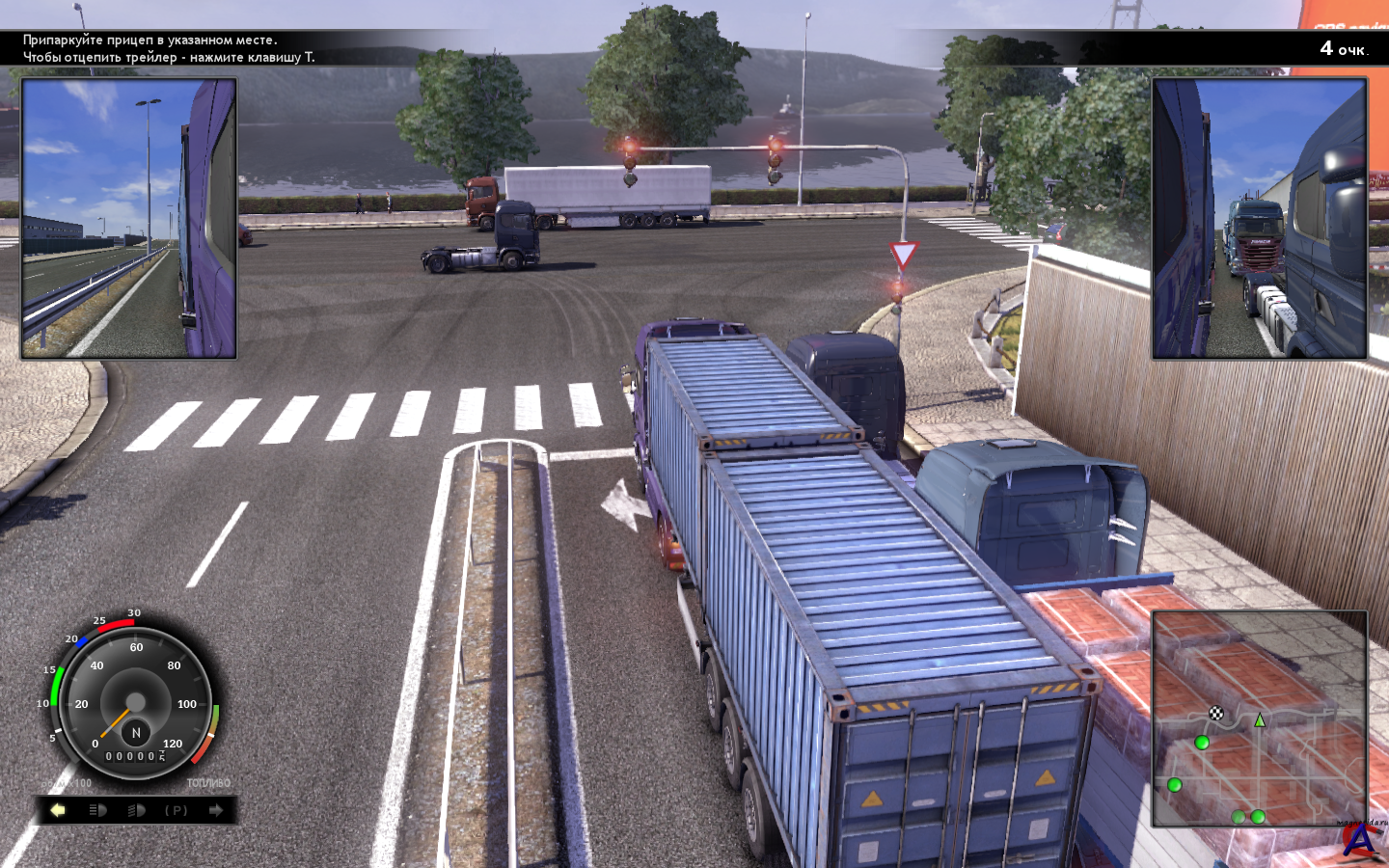Activate the (P) parking brake indicator
Image resolution: width=1389 pixels, height=868 pixels.
pos(177,810)
